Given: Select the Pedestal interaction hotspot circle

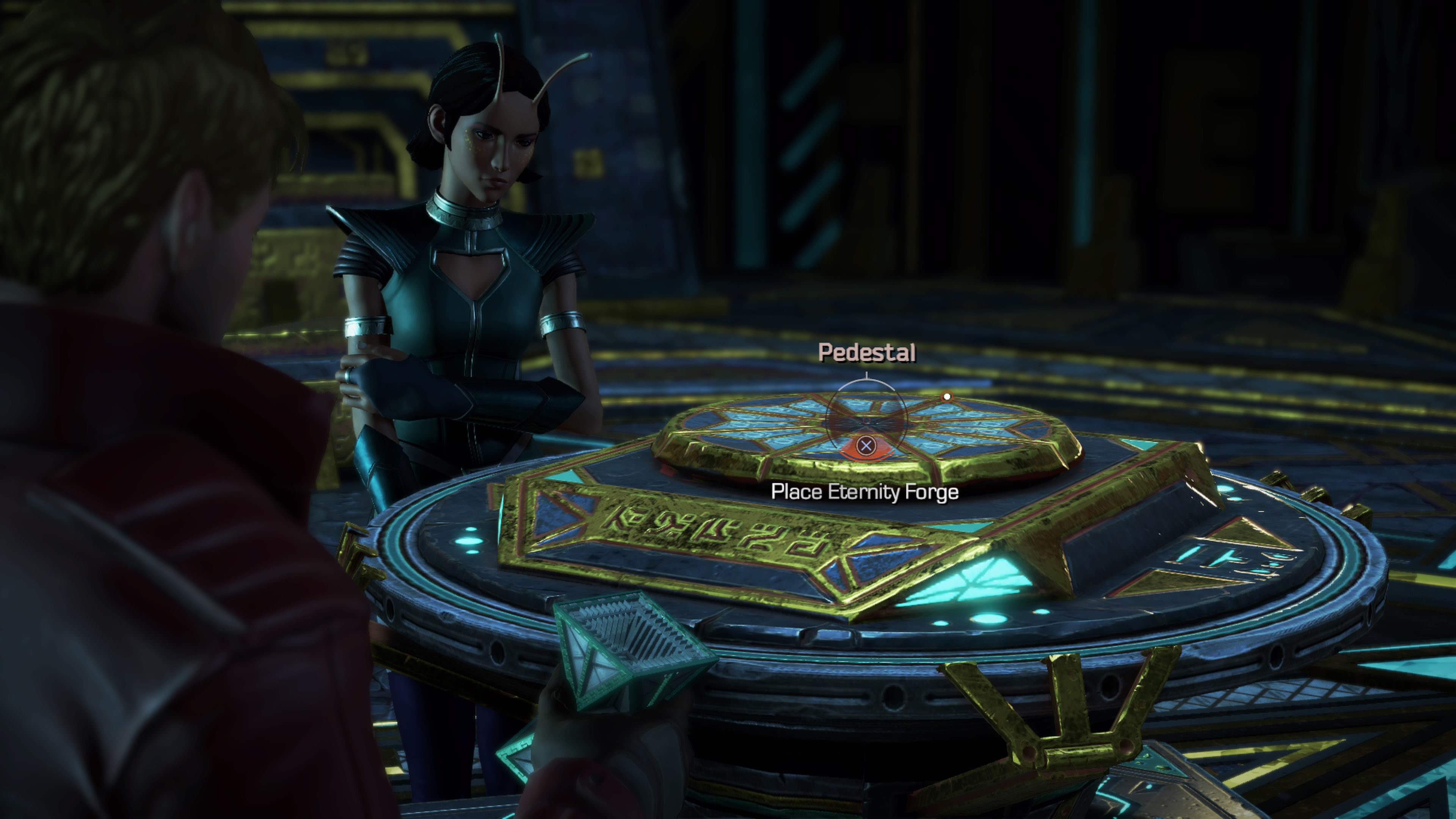Looking at the screenshot, I should coord(866,421).
